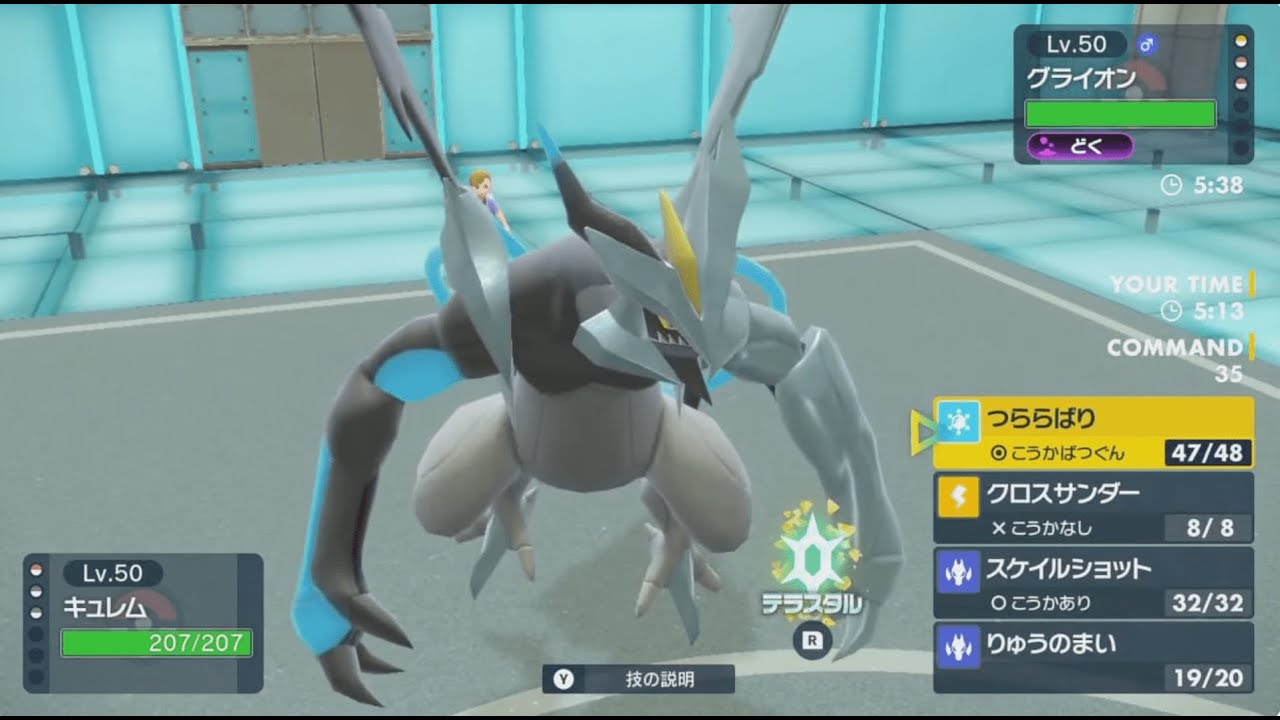The image size is (1280, 720).
Task: Click グライオン's green HP bar
Action: click(1121, 115)
